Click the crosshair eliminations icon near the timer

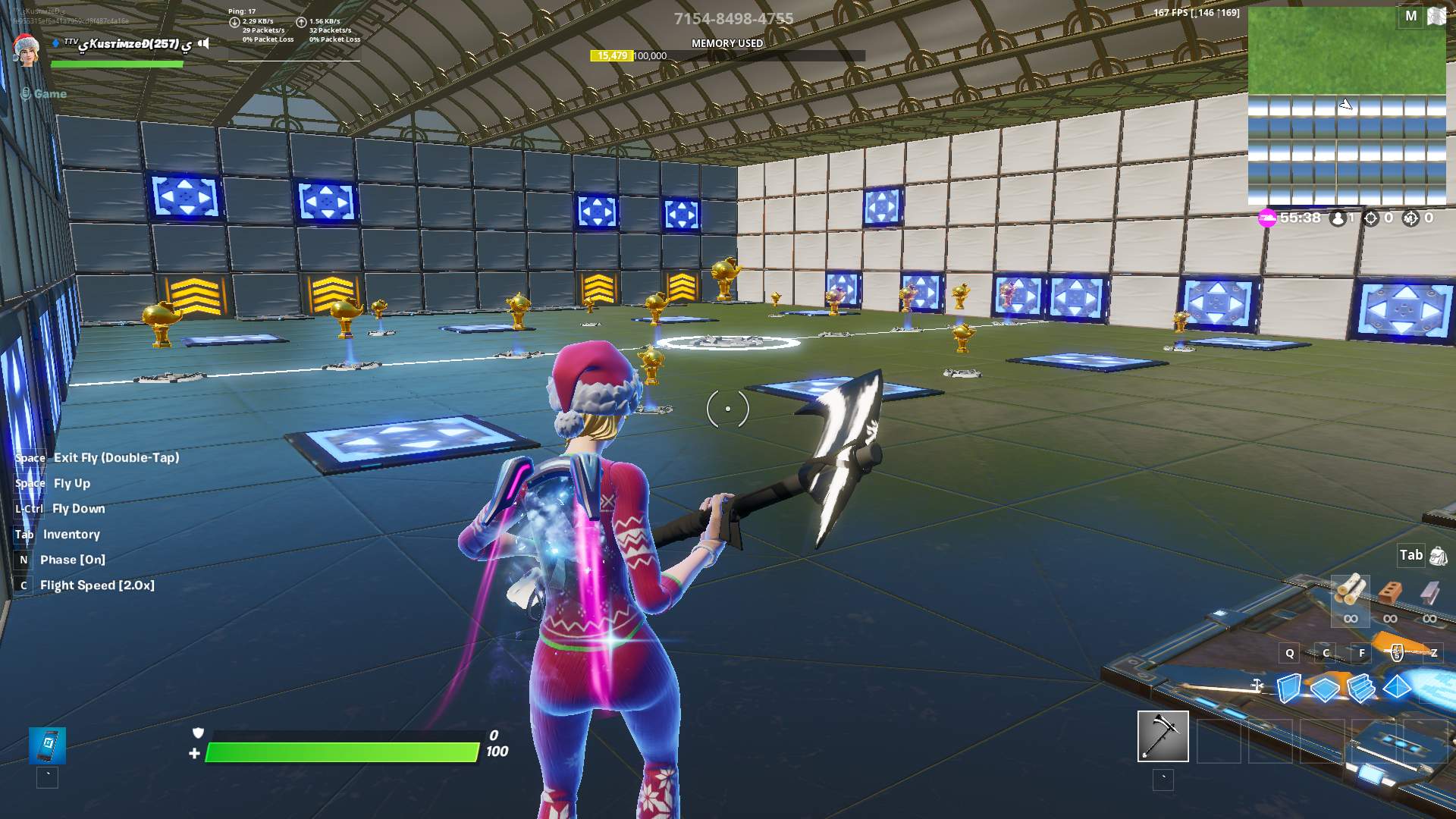pyautogui.click(x=1371, y=218)
